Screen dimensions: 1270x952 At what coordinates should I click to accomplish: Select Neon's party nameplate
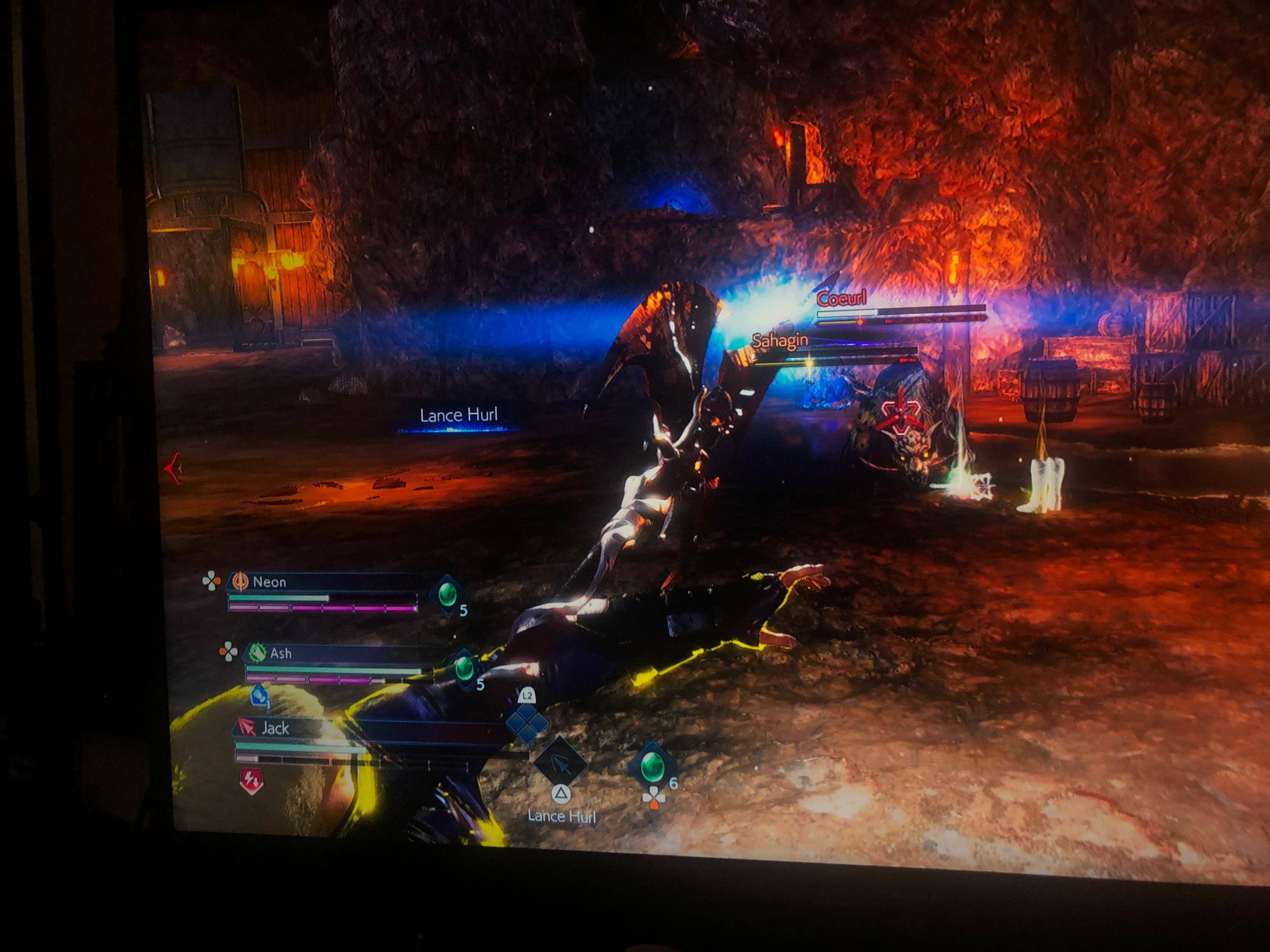(x=269, y=583)
